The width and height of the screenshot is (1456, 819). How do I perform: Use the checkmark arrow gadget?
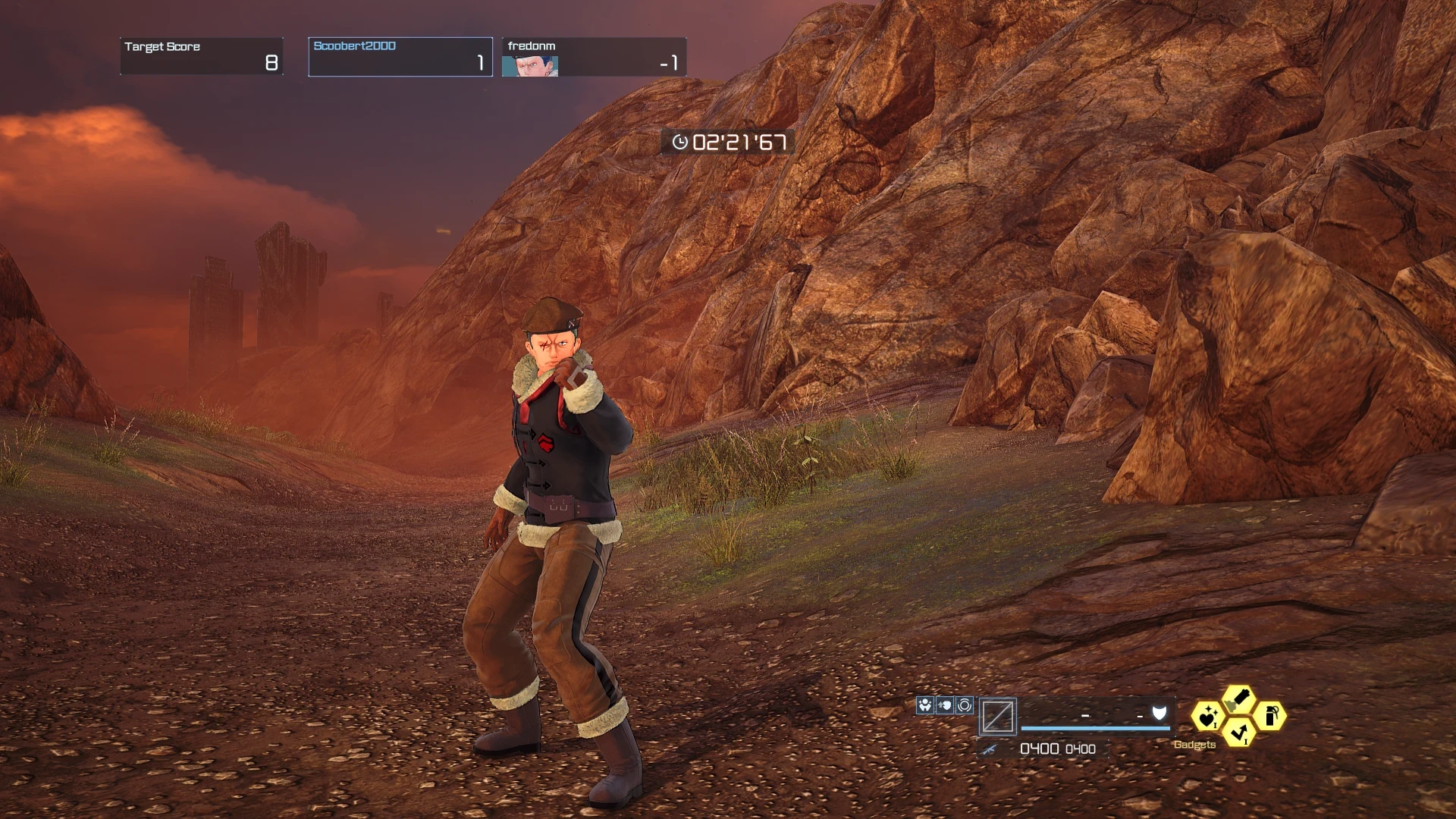pyautogui.click(x=1238, y=733)
